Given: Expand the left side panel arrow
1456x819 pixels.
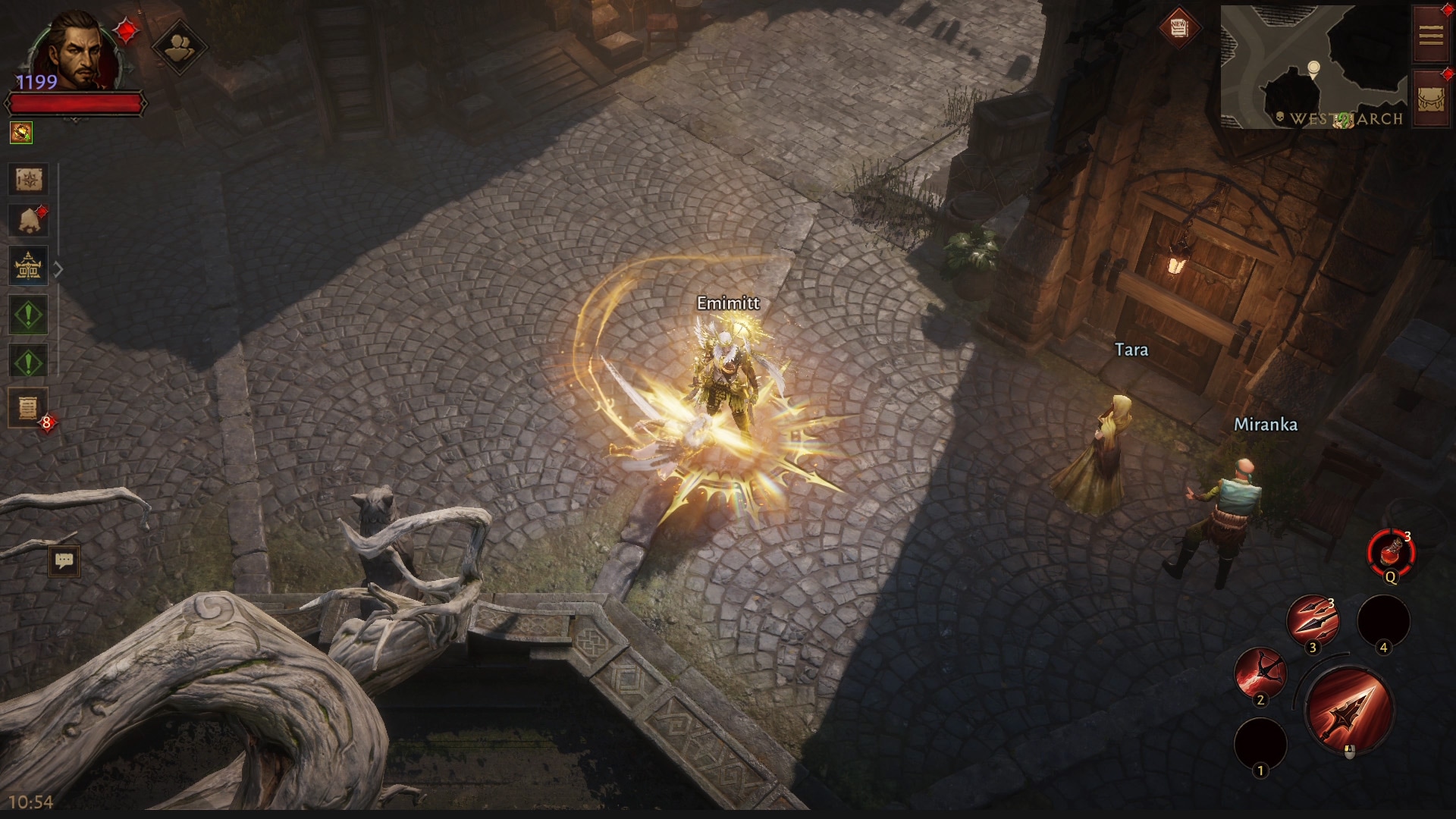Looking at the screenshot, I should [x=58, y=269].
